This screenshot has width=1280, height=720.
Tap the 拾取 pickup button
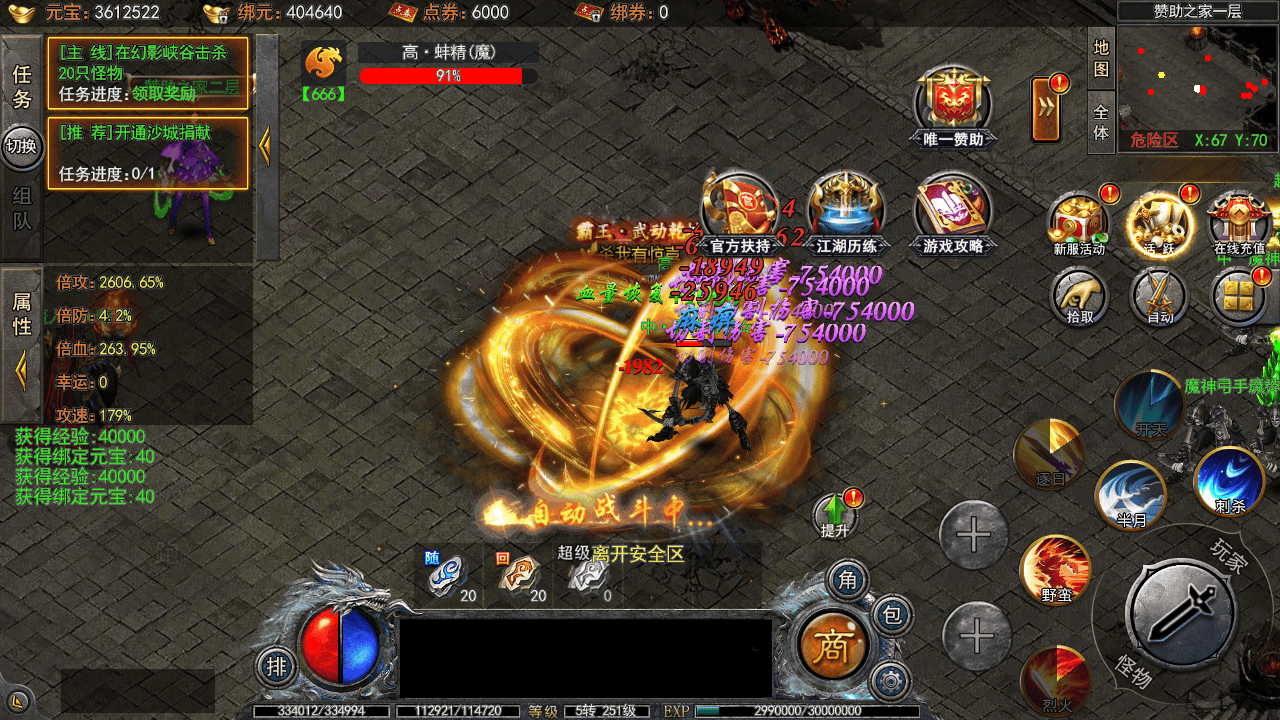tap(1079, 298)
